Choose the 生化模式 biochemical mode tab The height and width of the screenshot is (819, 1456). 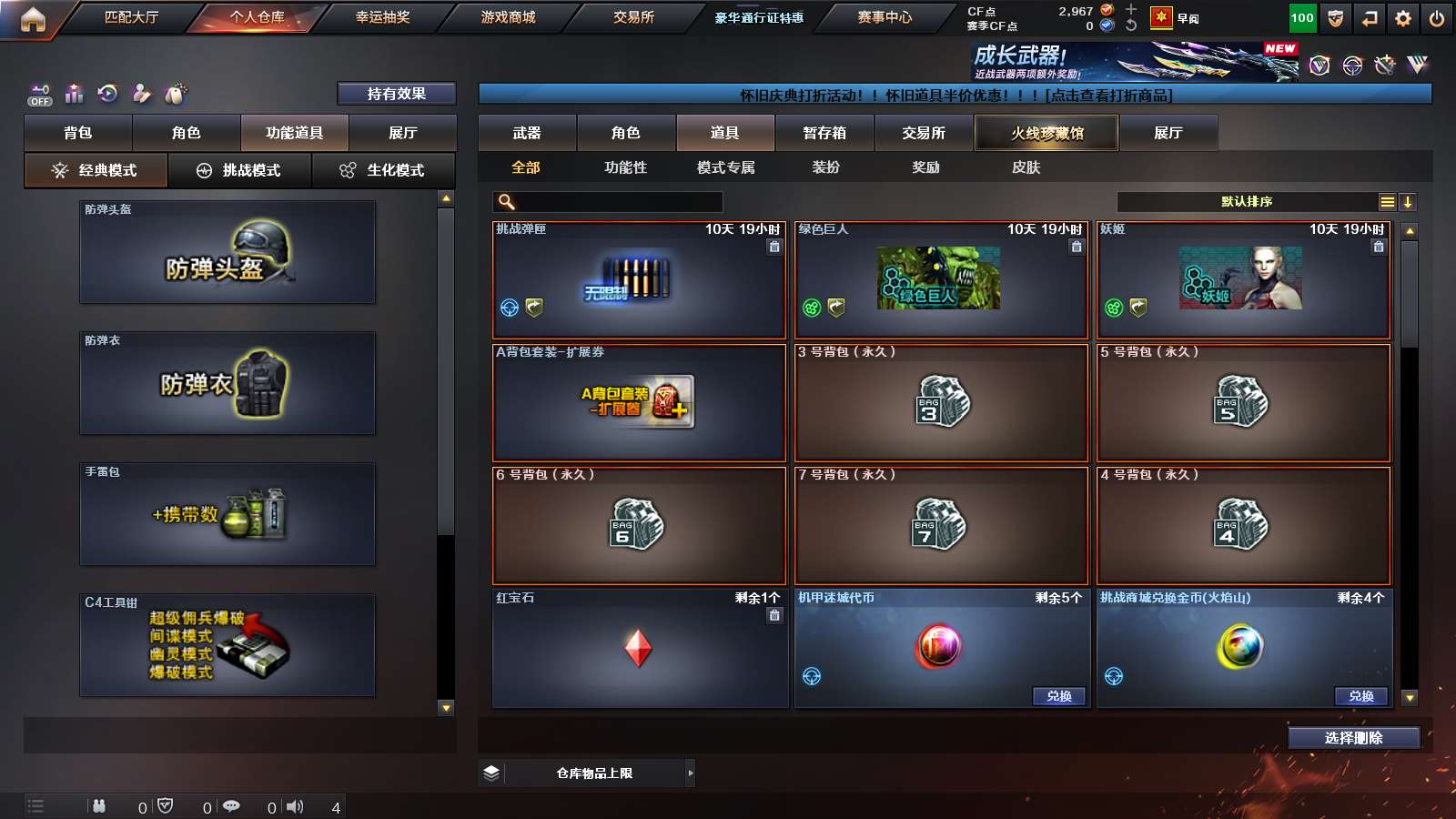(383, 170)
